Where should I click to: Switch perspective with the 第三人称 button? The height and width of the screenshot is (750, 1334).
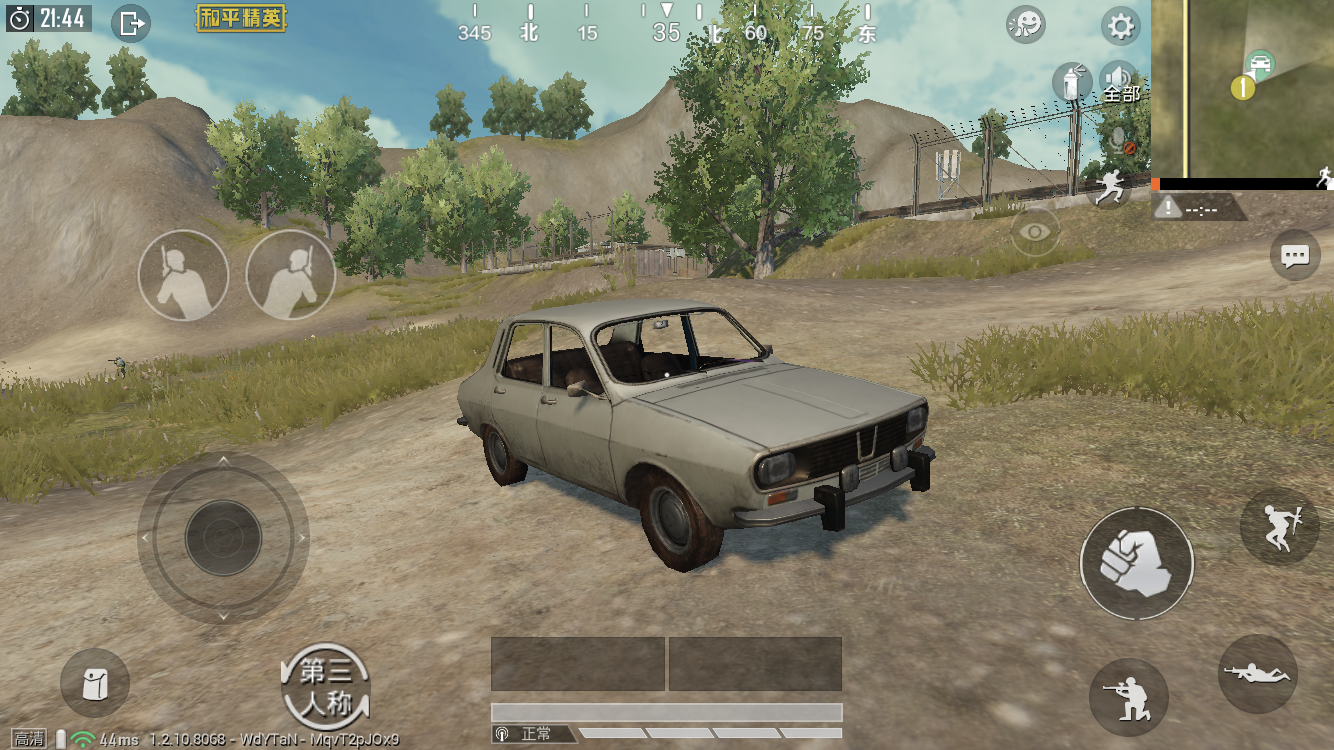point(326,686)
